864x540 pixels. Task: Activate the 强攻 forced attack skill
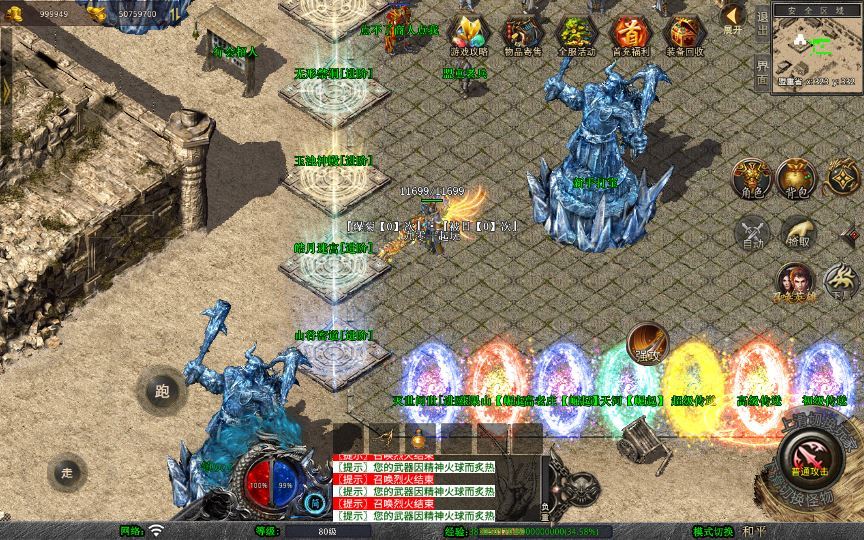(647, 342)
